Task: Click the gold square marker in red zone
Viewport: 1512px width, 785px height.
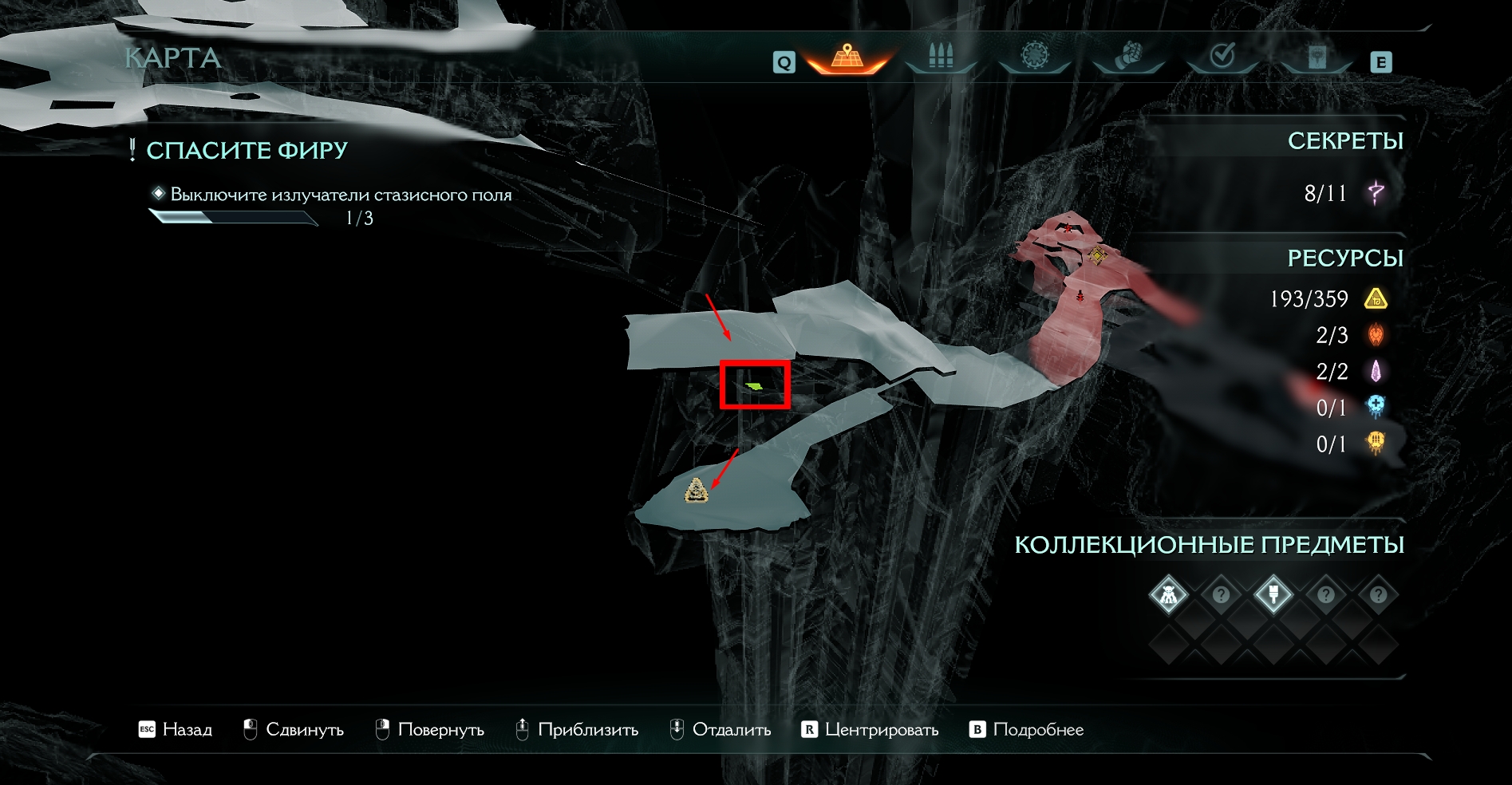Action: [x=1098, y=256]
